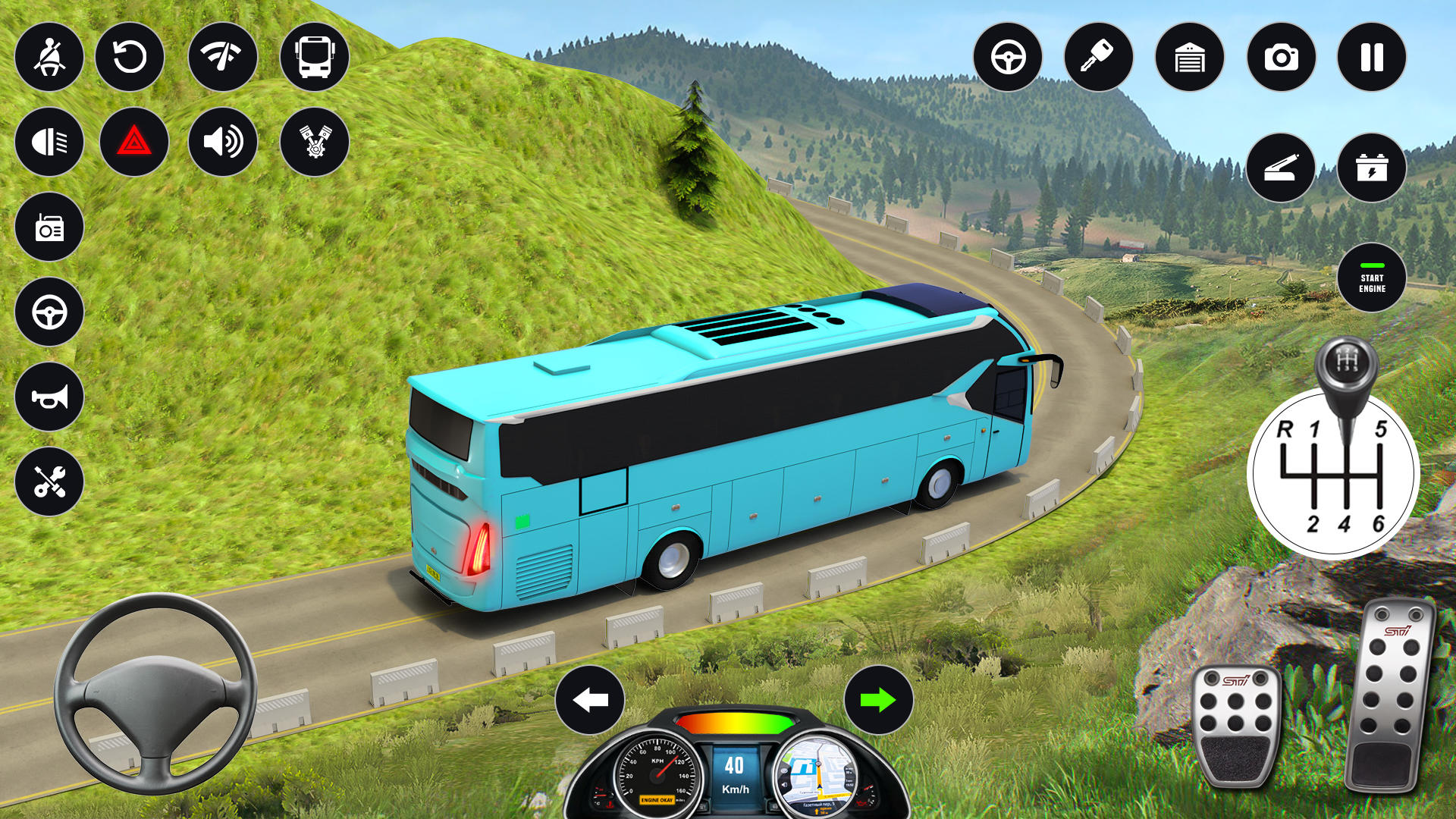Sound the horn button

pyautogui.click(x=49, y=397)
